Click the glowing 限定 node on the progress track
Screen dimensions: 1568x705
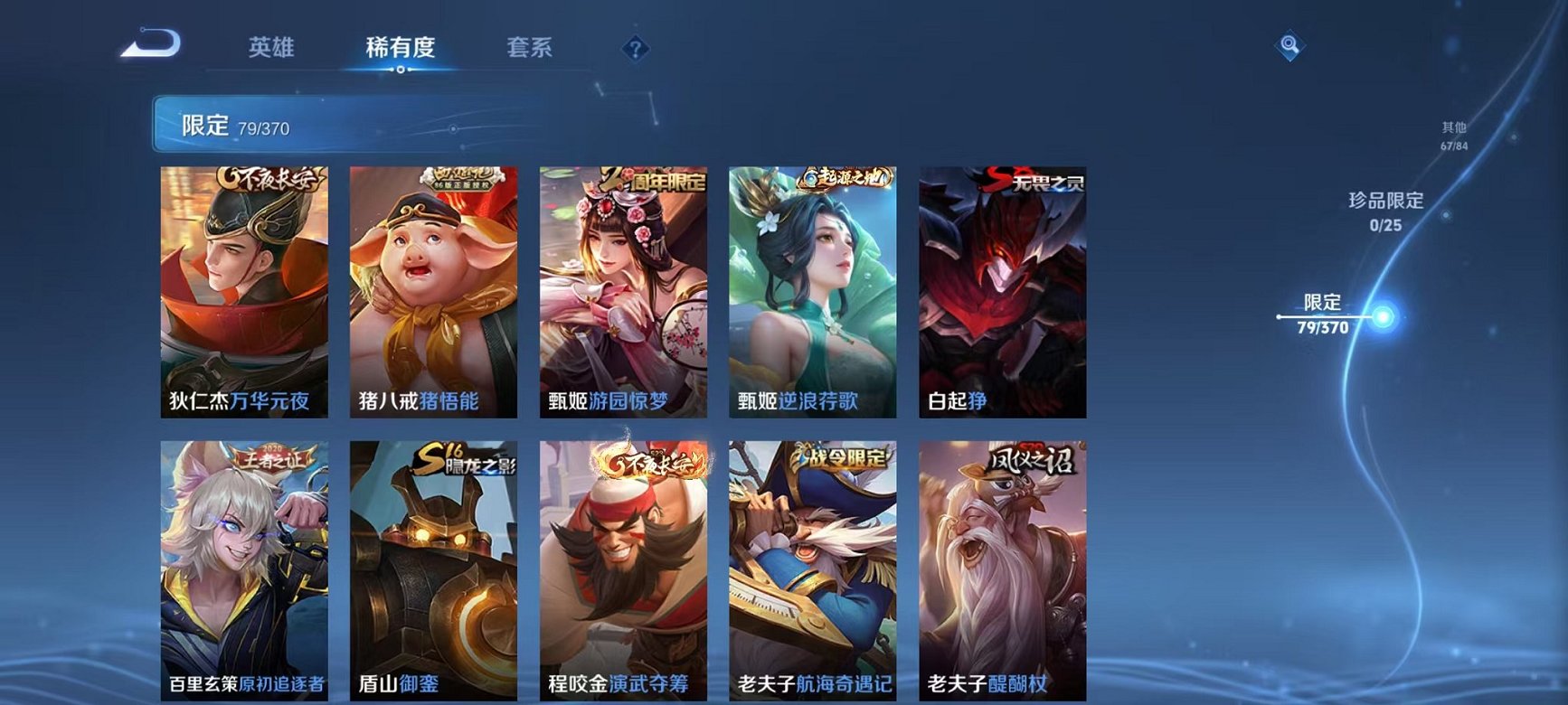point(1381,316)
